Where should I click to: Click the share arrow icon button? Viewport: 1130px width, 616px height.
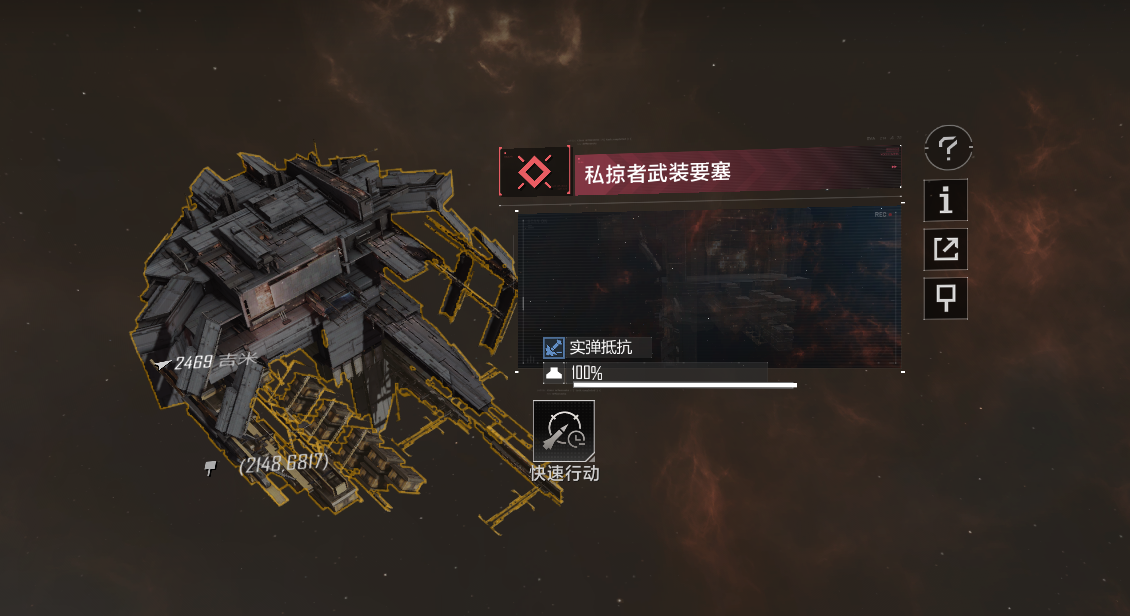click(946, 249)
